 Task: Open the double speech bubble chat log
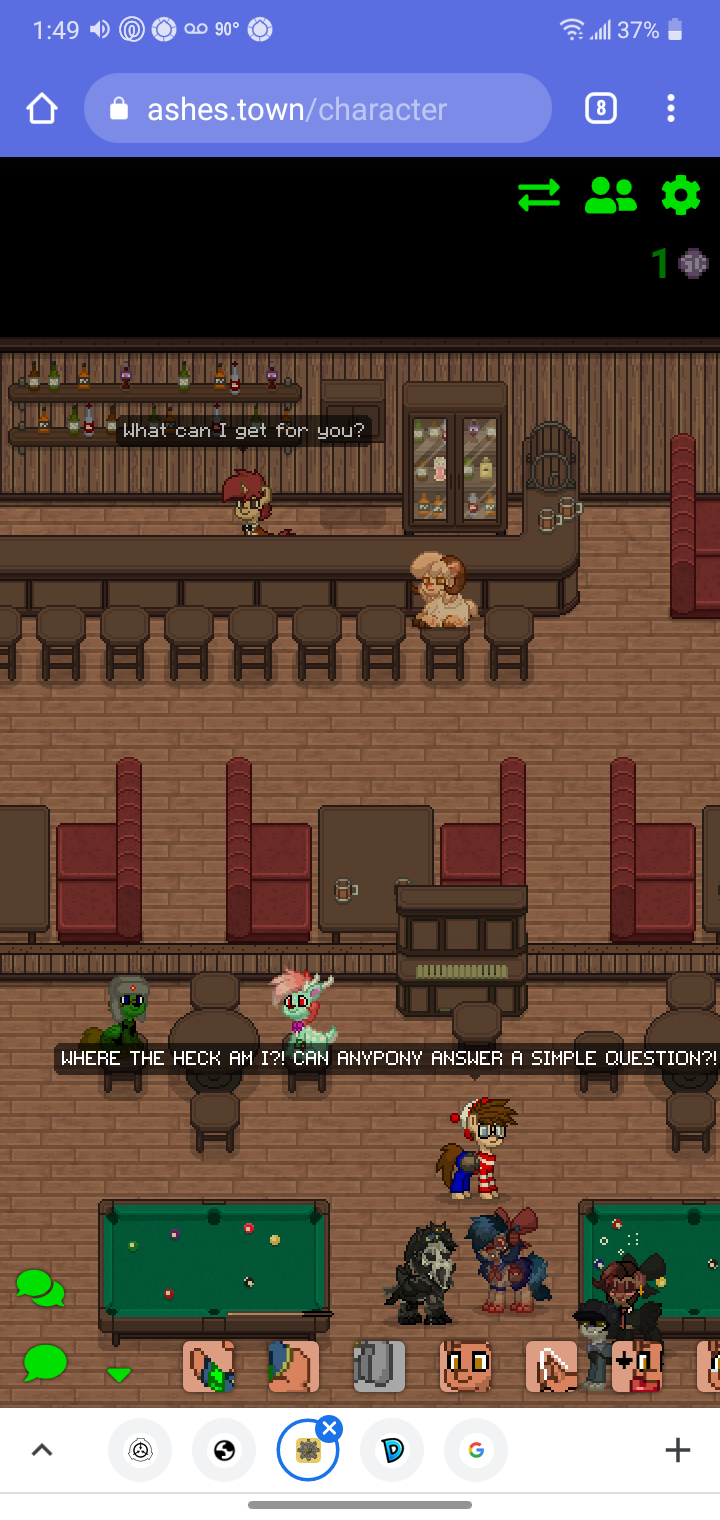(x=40, y=1288)
